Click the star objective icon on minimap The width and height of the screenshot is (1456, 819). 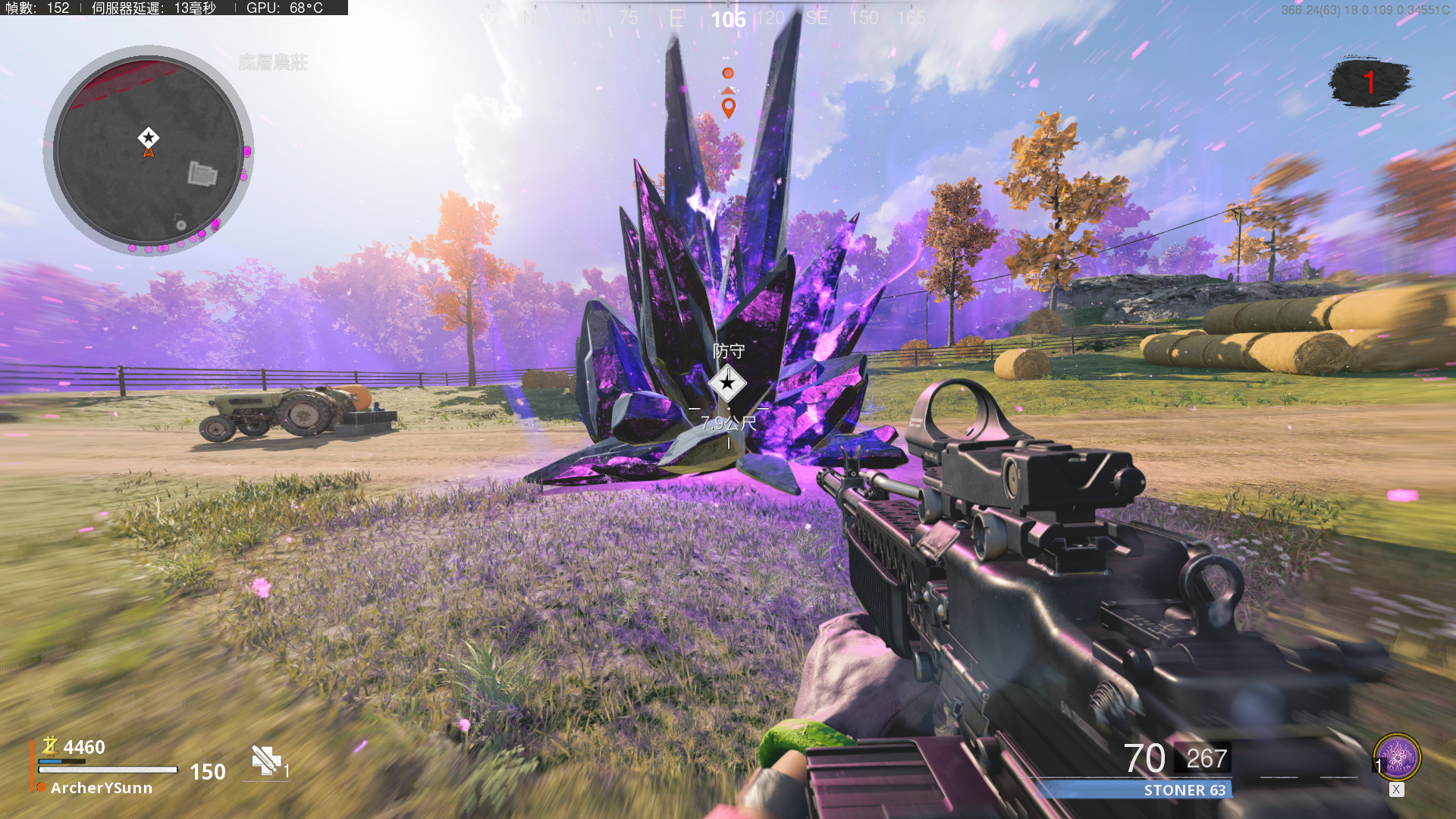[149, 137]
